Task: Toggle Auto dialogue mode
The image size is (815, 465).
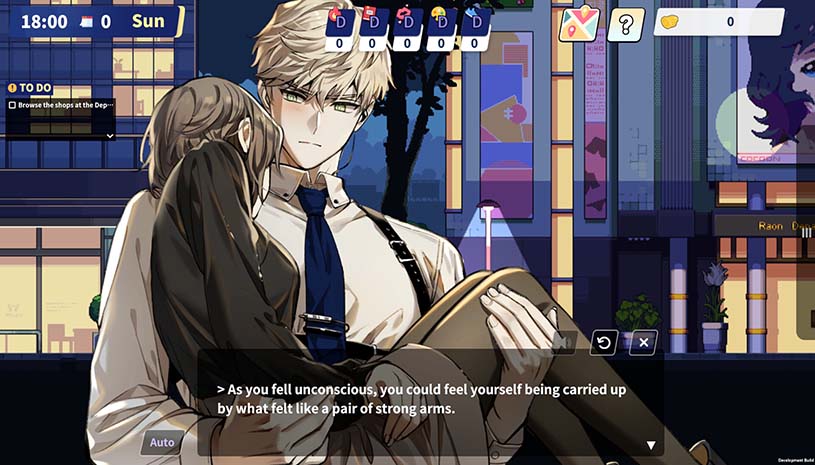Action: (x=162, y=442)
